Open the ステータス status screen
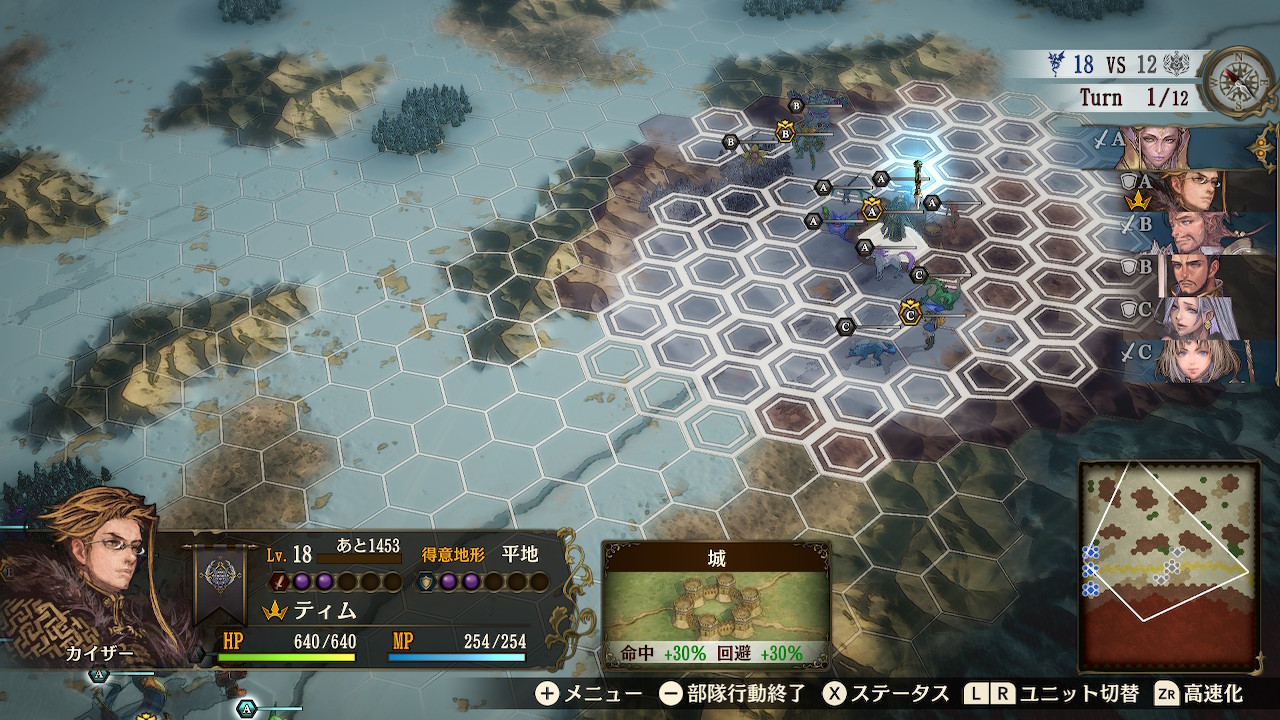The height and width of the screenshot is (720, 1280). tap(886, 693)
